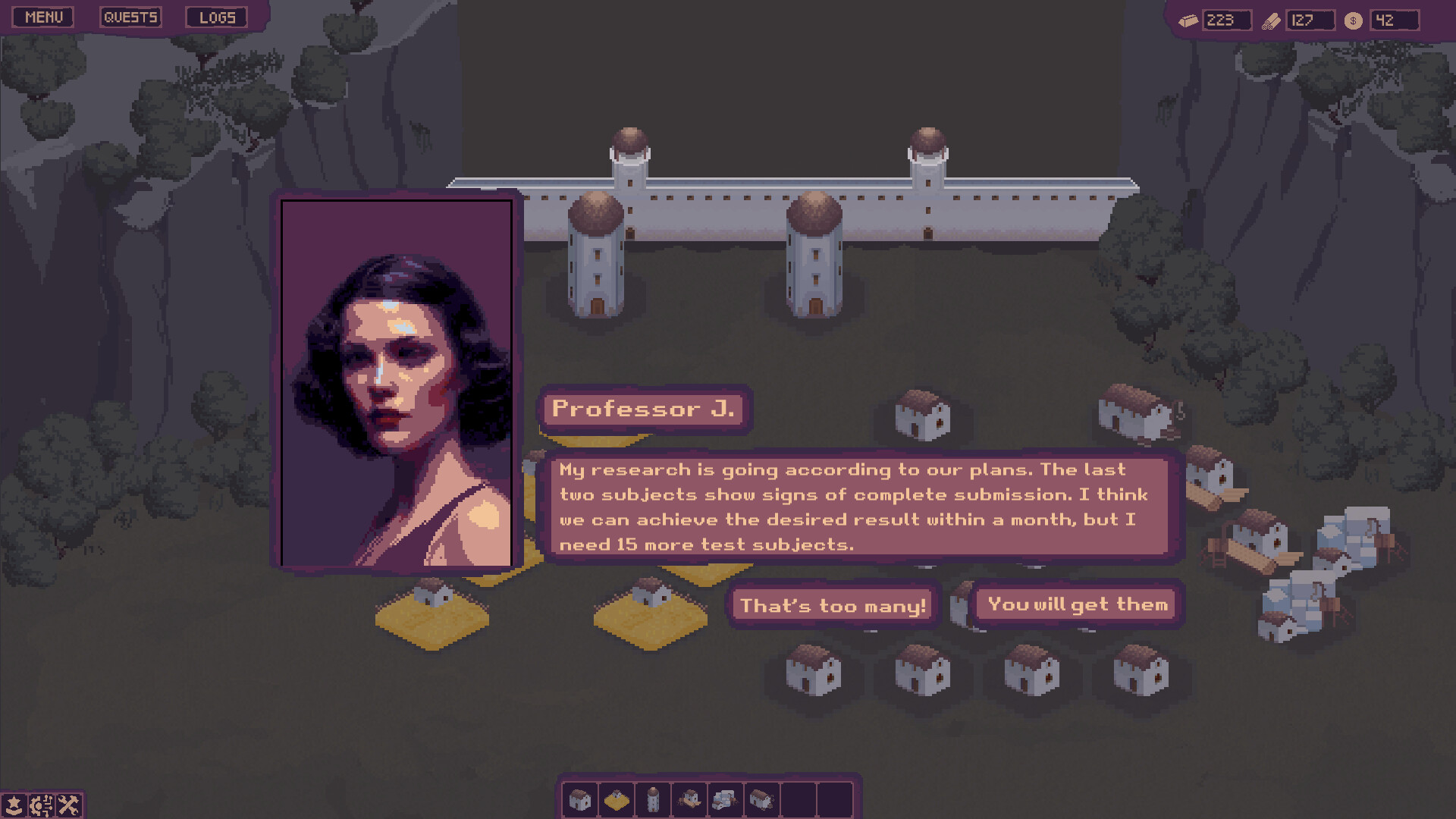Select the sawmill icon in the build hotbar
Screen dimensions: 1456x819
pyautogui.click(x=689, y=798)
